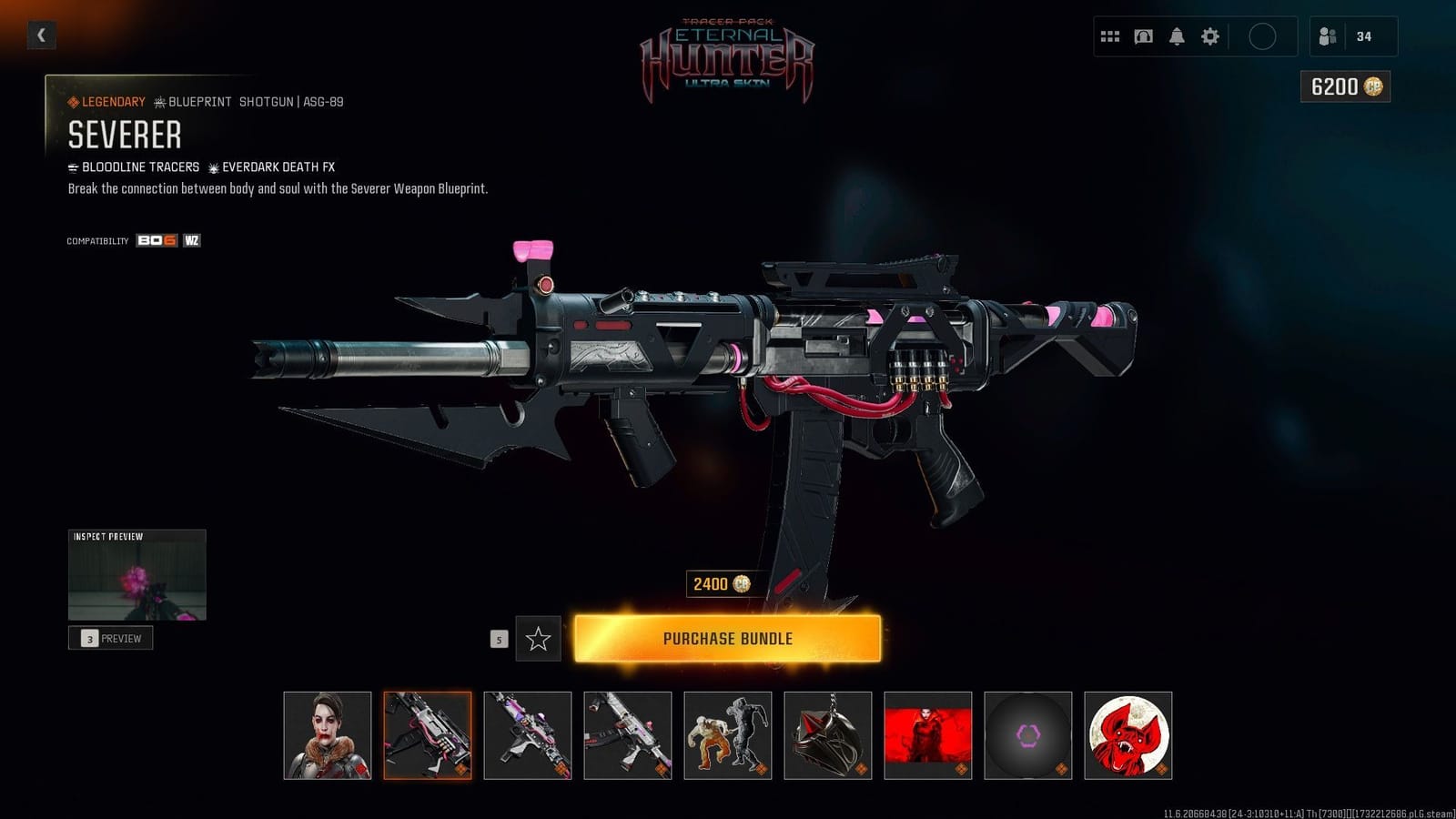Click the Everdark Death FX icon
1456x819 pixels.
click(213, 167)
